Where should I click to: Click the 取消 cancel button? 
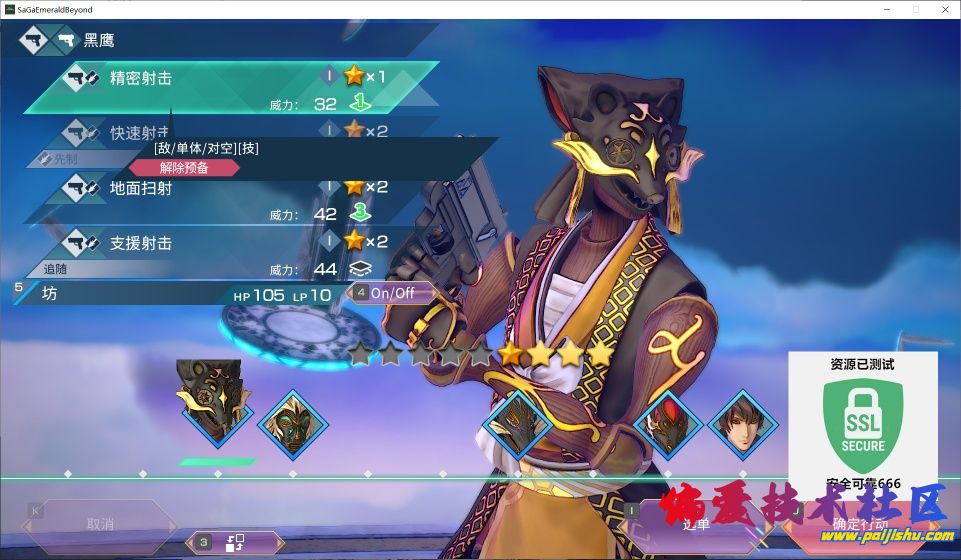(100, 524)
